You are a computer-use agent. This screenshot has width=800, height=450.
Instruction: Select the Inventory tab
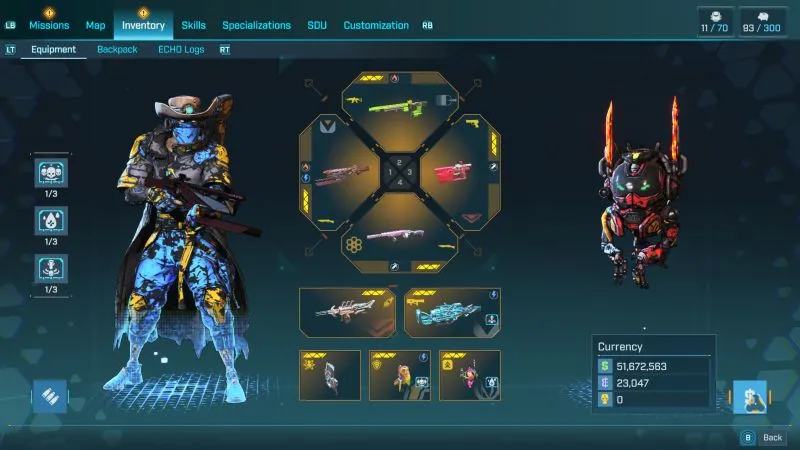143,25
